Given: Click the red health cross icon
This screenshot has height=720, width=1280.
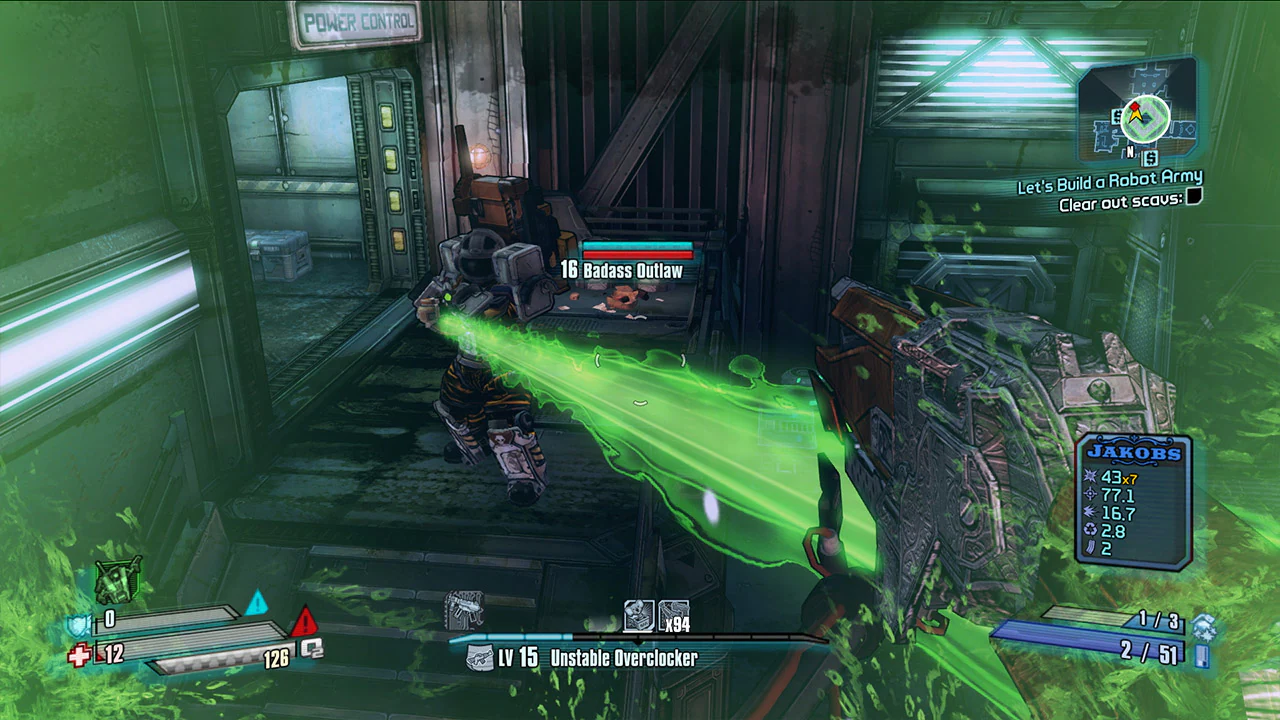Looking at the screenshot, I should 79,654.
